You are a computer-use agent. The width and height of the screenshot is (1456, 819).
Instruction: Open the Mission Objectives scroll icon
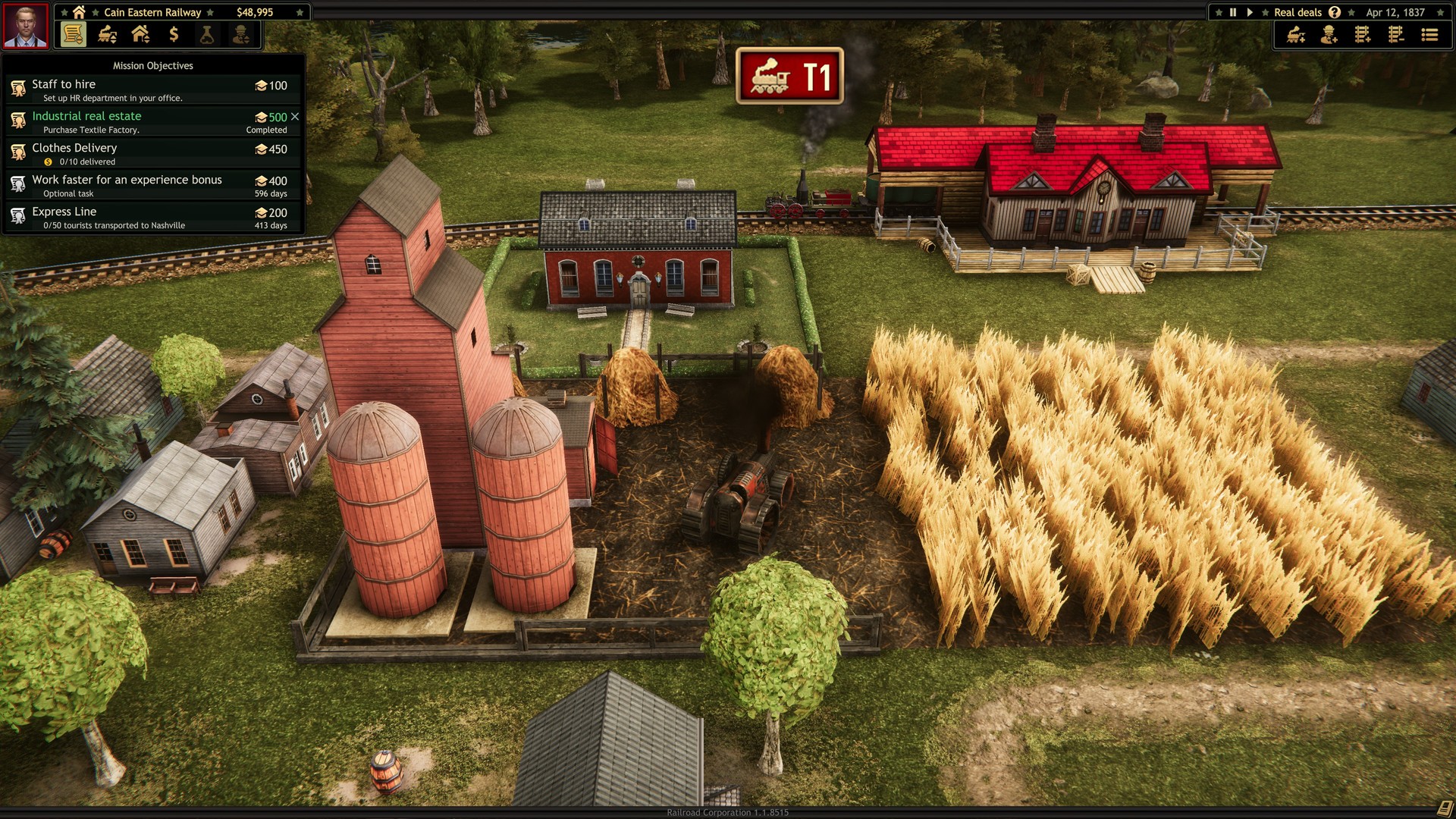click(72, 34)
